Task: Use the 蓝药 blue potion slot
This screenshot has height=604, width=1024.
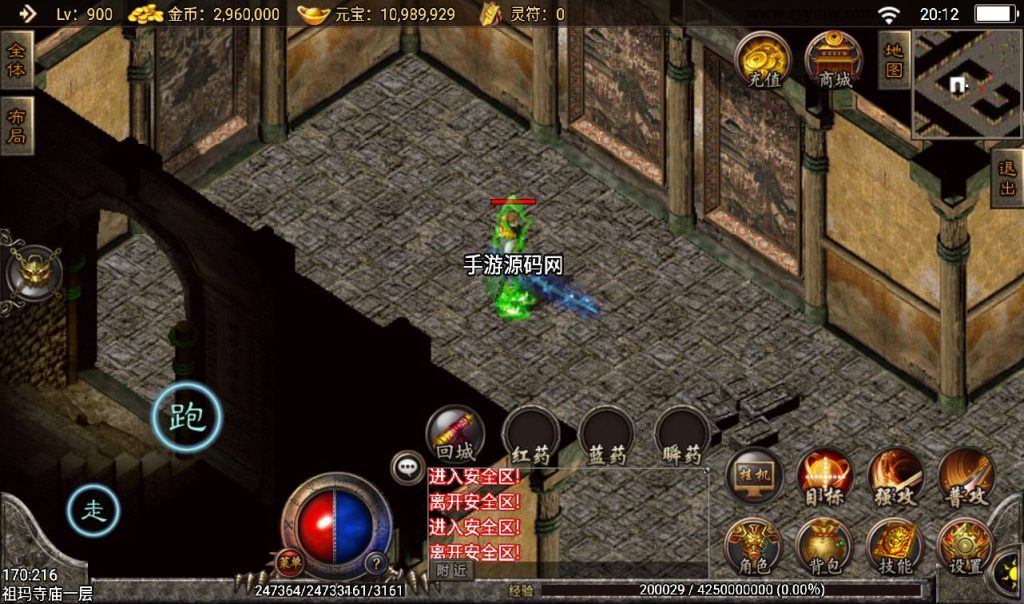Action: [607, 437]
